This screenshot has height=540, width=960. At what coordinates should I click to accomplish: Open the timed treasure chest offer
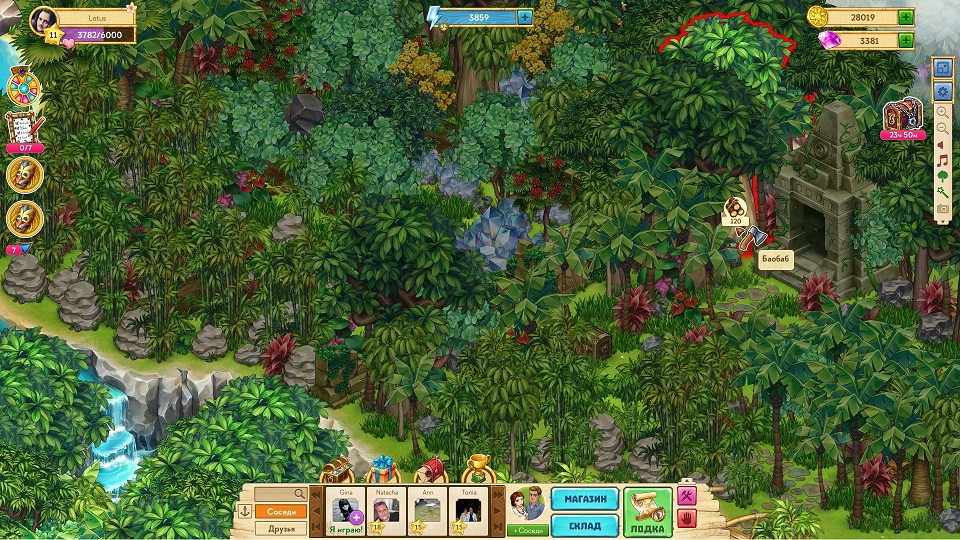902,119
